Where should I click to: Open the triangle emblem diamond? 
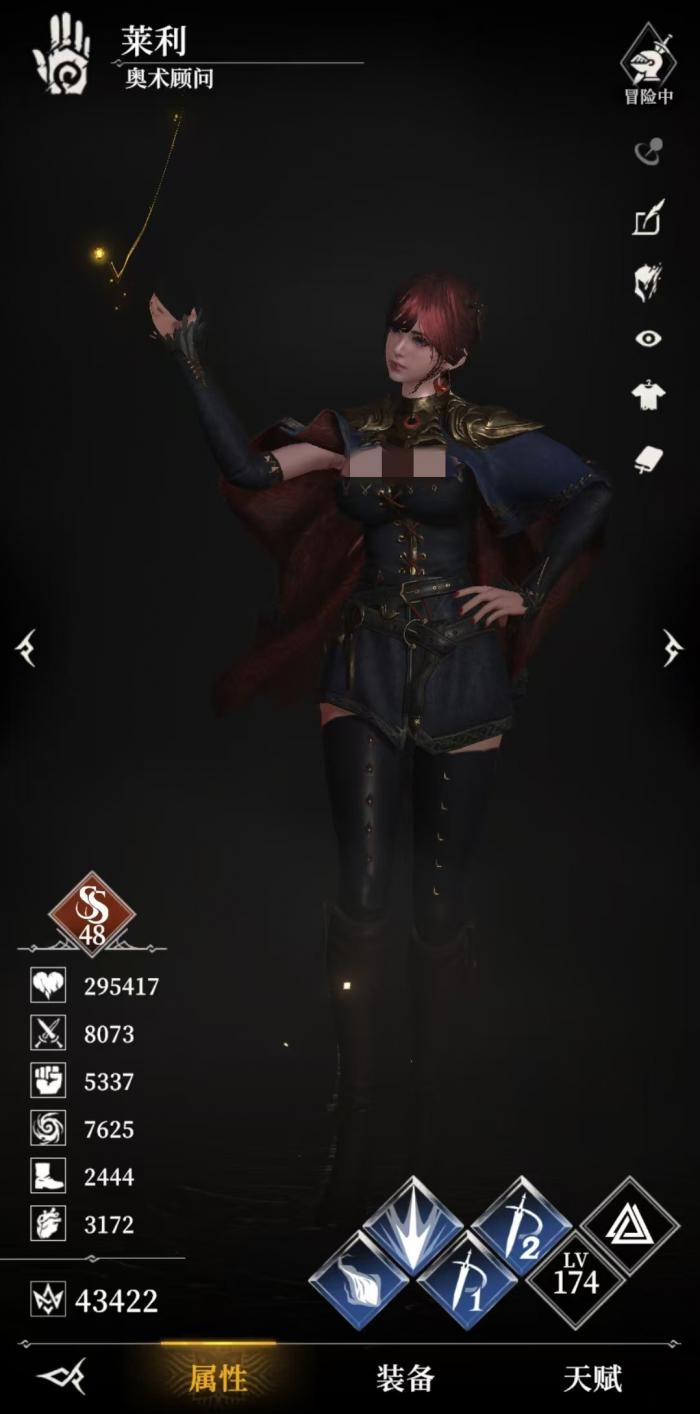point(629,1227)
